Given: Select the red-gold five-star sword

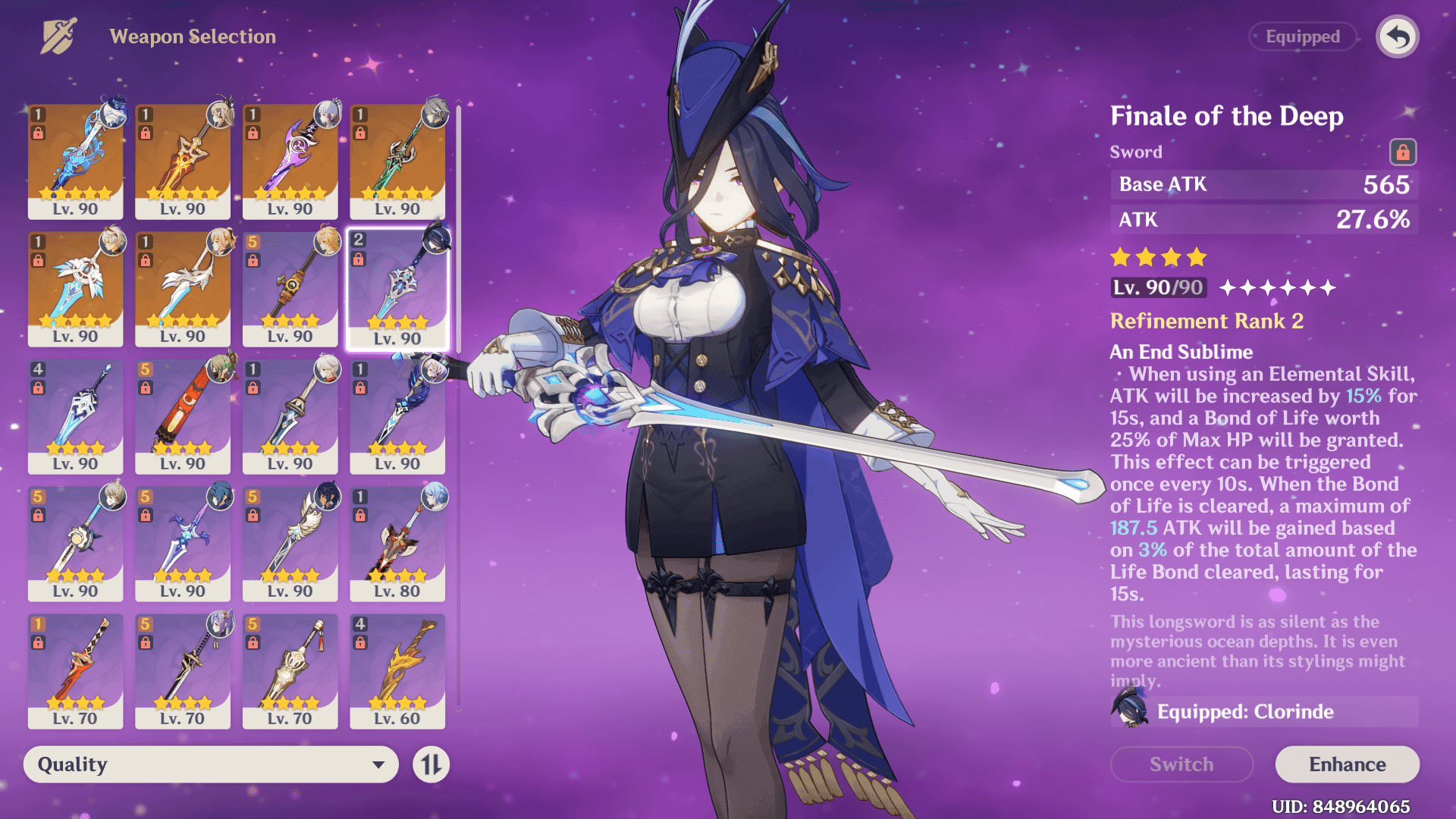Looking at the screenshot, I should click(x=183, y=161).
